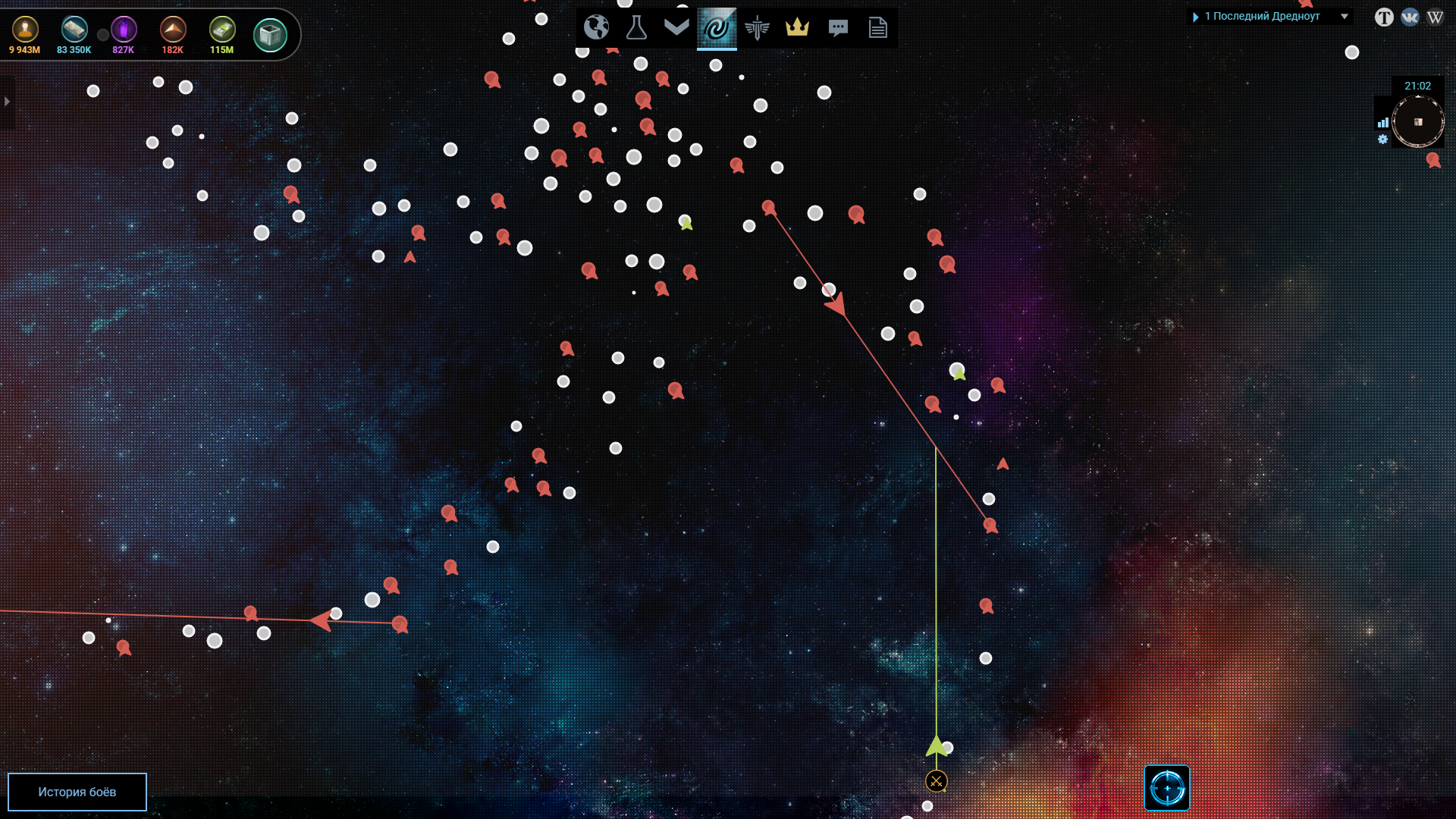Screen dimensions: 1456x819
Task: Open the blue gear settings icon
Action: pyautogui.click(x=1382, y=140)
